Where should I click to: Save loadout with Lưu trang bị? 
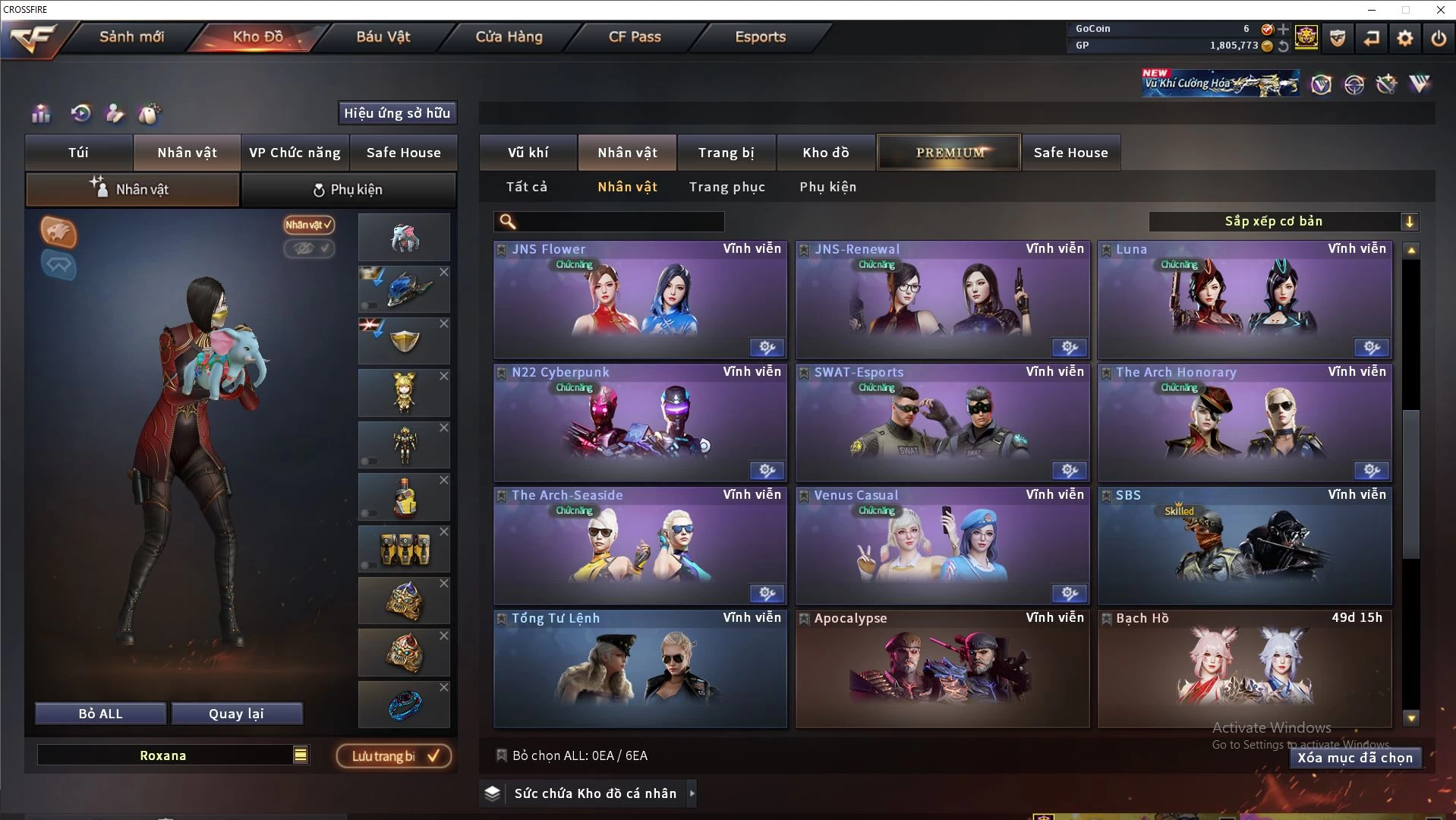tap(393, 756)
